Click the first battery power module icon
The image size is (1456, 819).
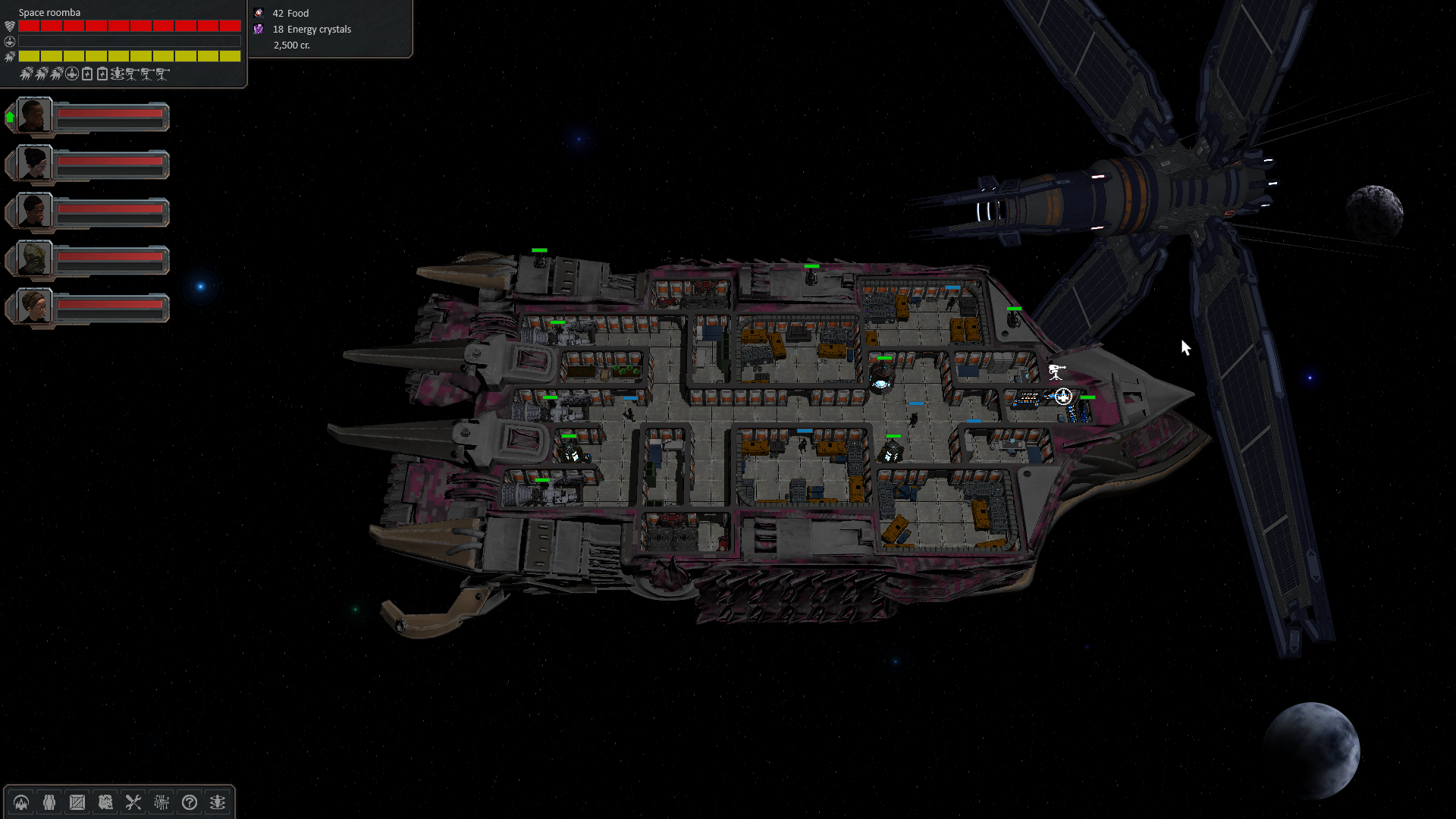point(87,74)
